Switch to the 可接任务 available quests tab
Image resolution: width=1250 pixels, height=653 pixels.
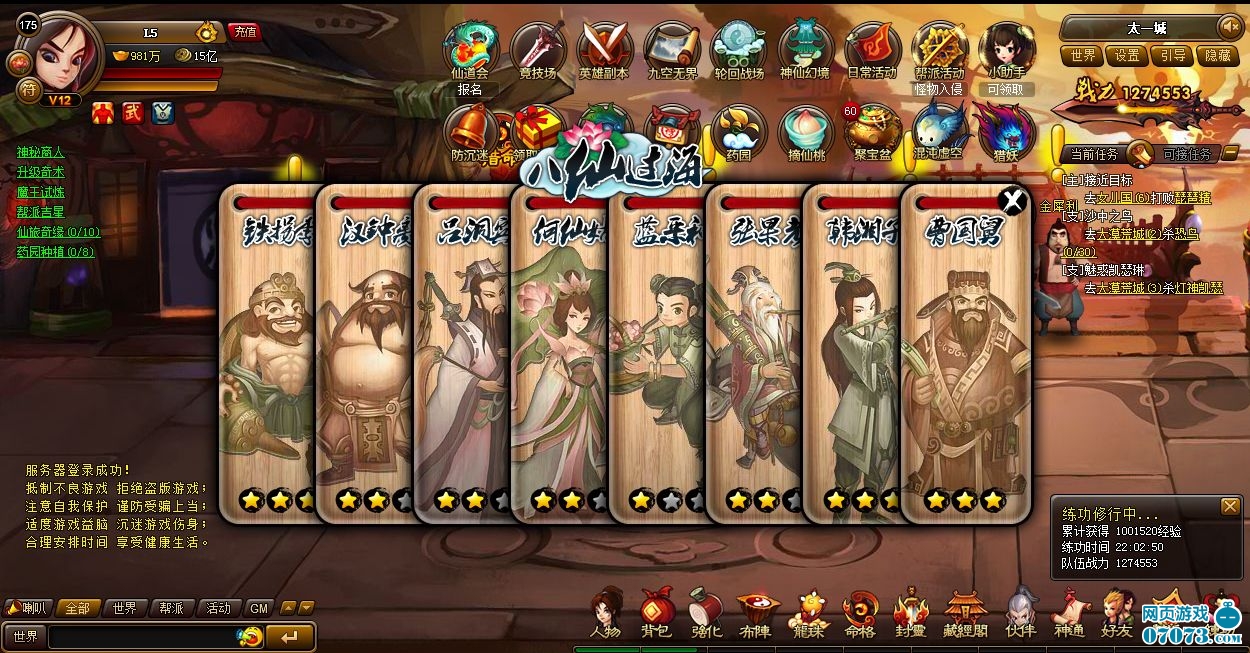(1187, 154)
